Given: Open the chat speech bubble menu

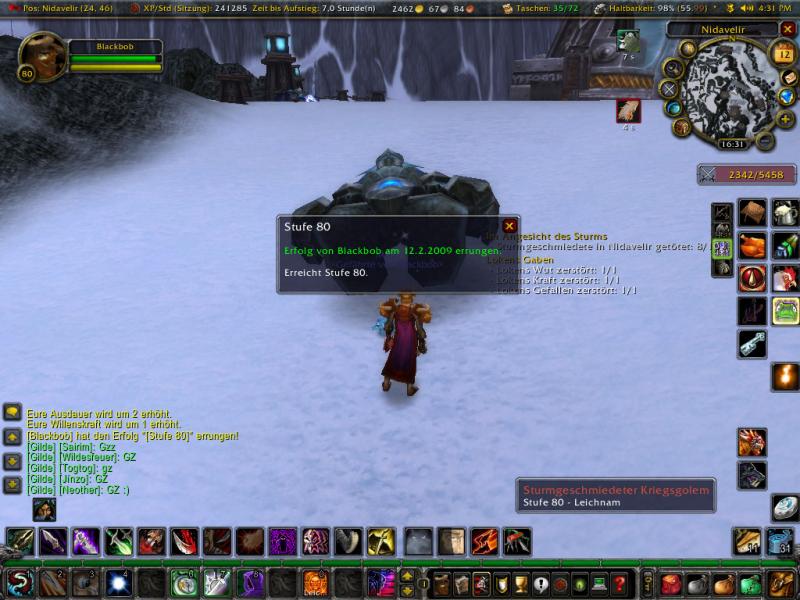Looking at the screenshot, I should coord(13,412).
